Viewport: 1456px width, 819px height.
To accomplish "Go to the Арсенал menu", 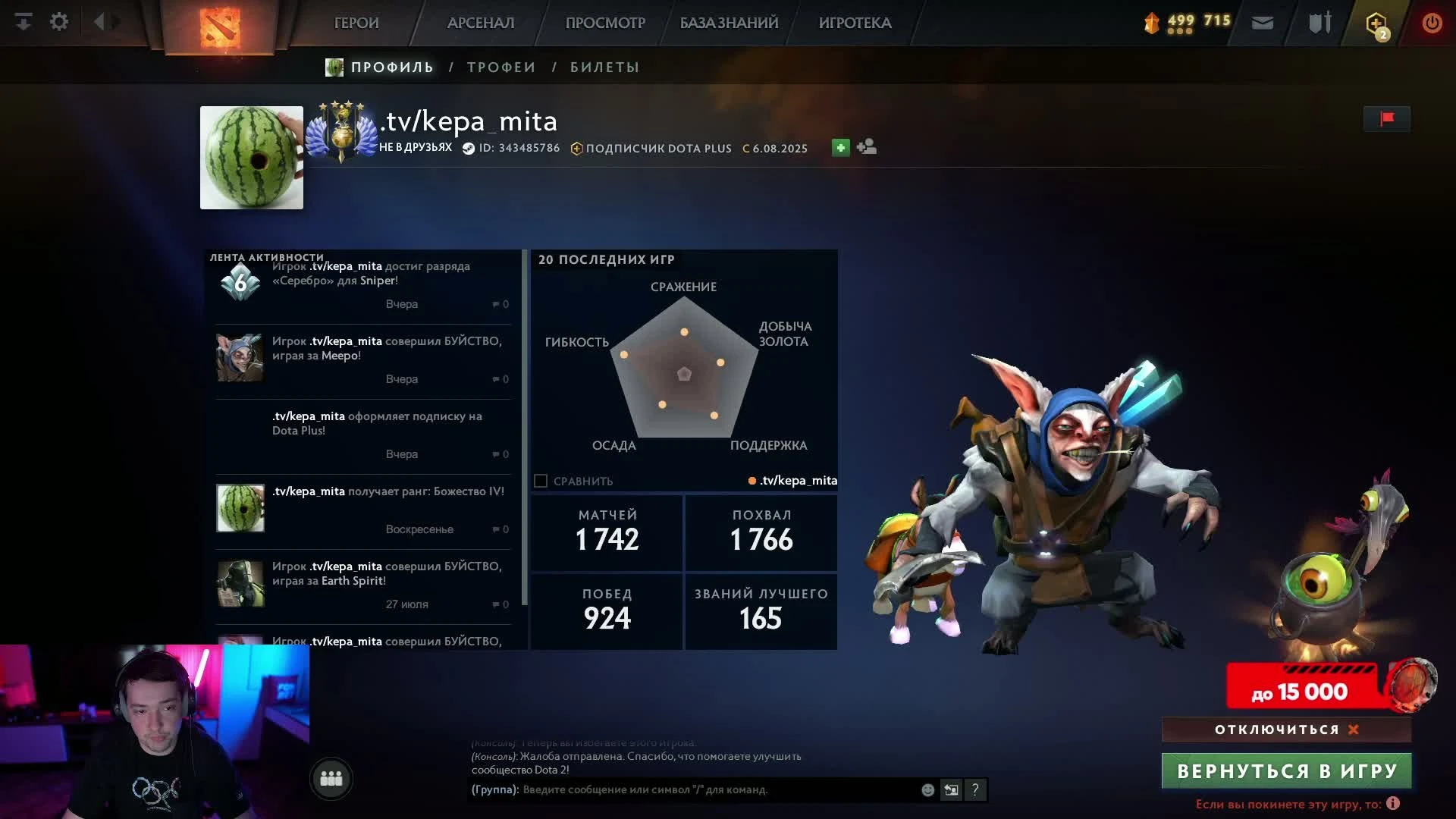I will coord(481,23).
